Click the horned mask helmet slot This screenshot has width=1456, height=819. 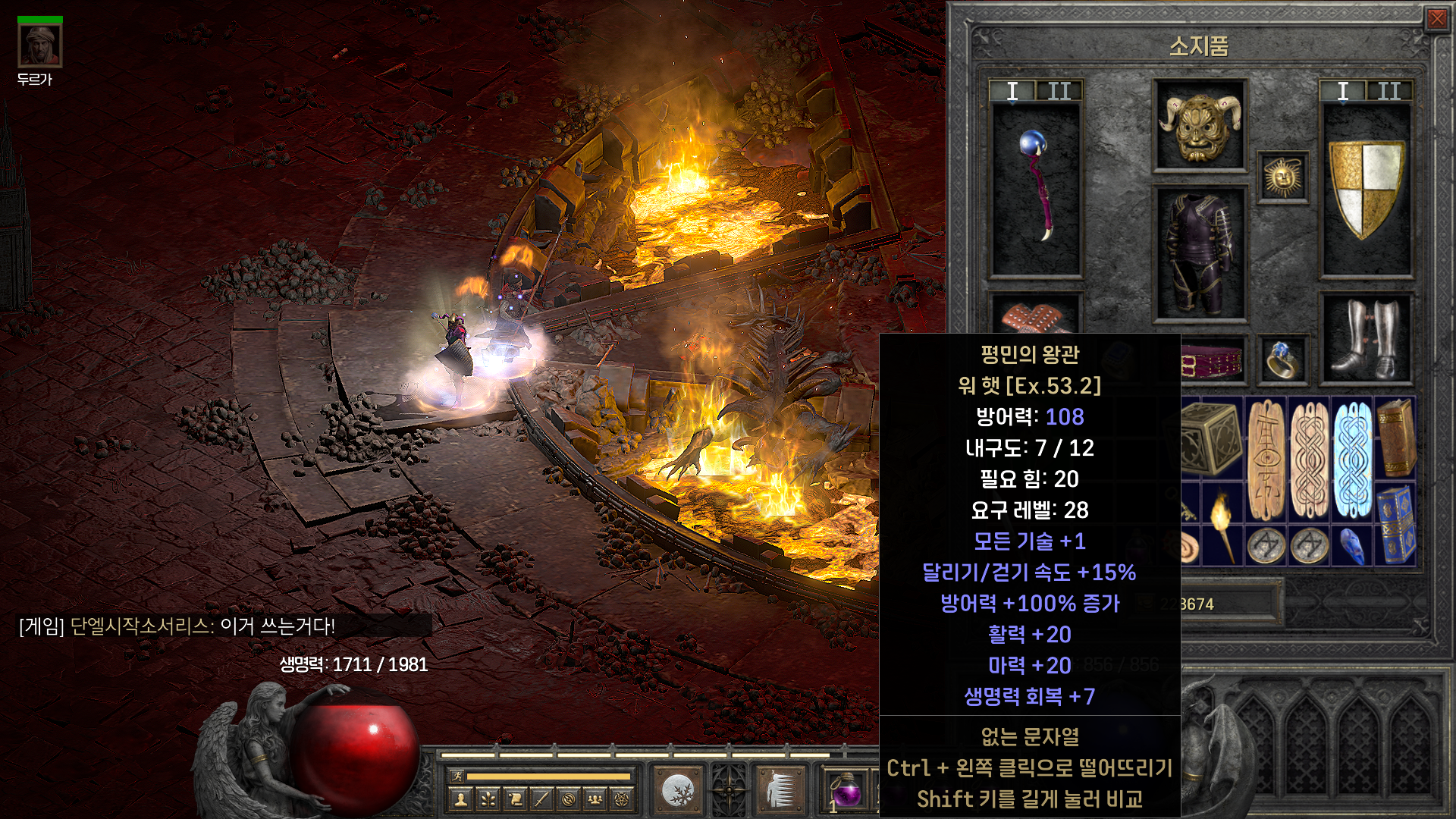pyautogui.click(x=1199, y=125)
